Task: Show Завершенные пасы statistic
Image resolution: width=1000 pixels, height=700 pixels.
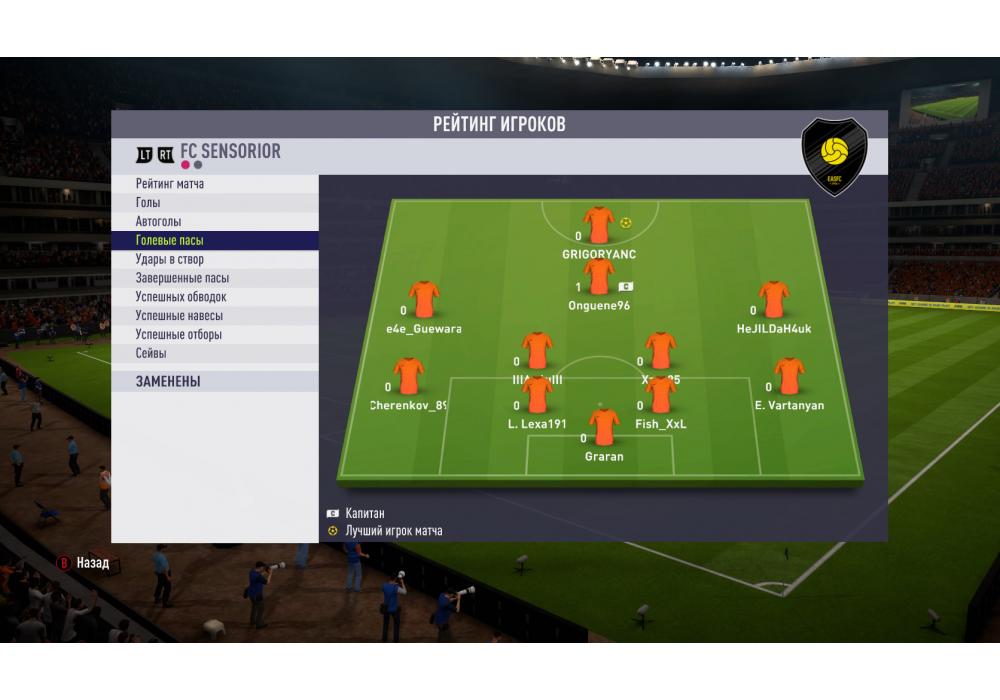Action: pyautogui.click(x=182, y=278)
